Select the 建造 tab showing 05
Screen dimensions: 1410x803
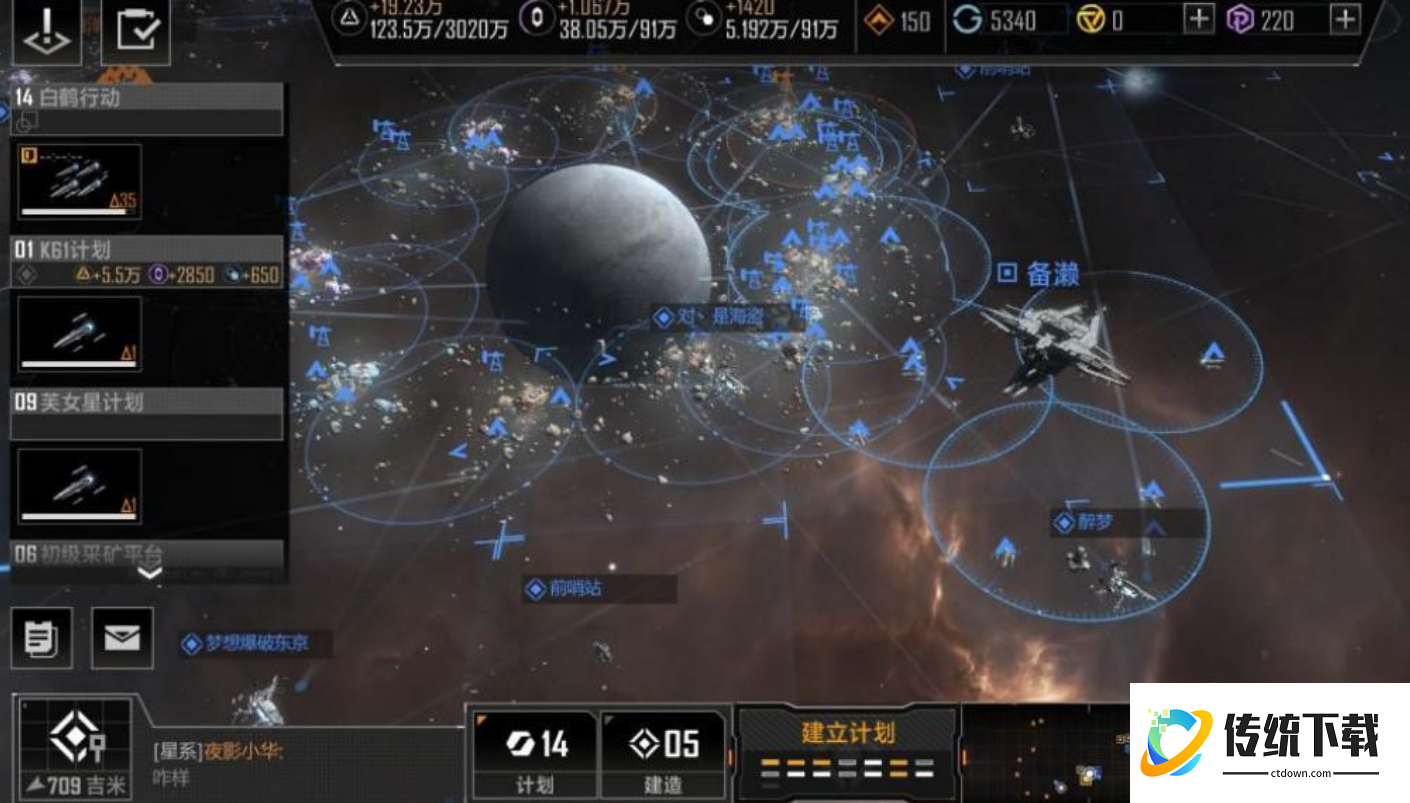pos(662,752)
